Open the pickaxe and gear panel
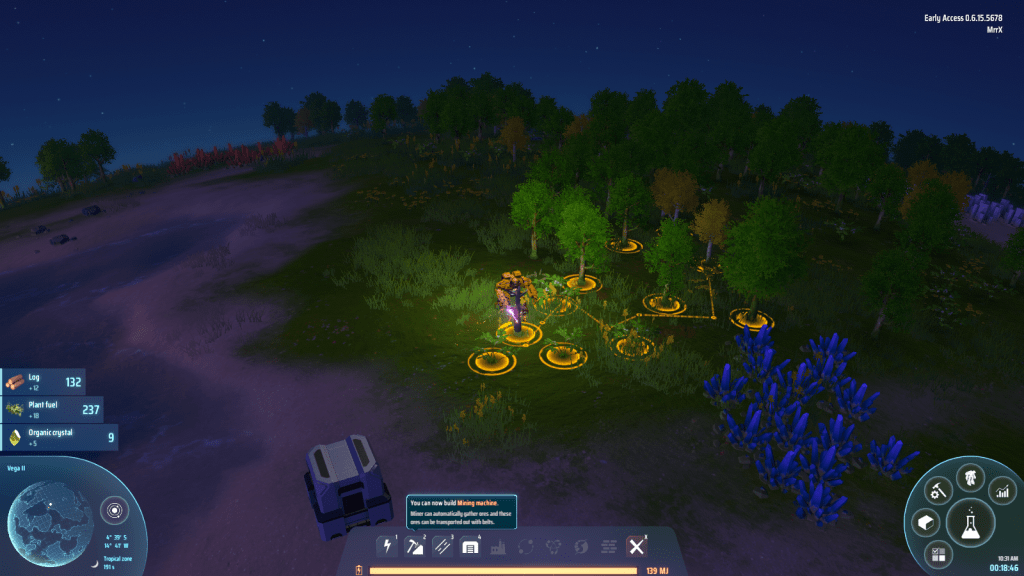Image resolution: width=1024 pixels, height=576 pixels. (x=937, y=490)
